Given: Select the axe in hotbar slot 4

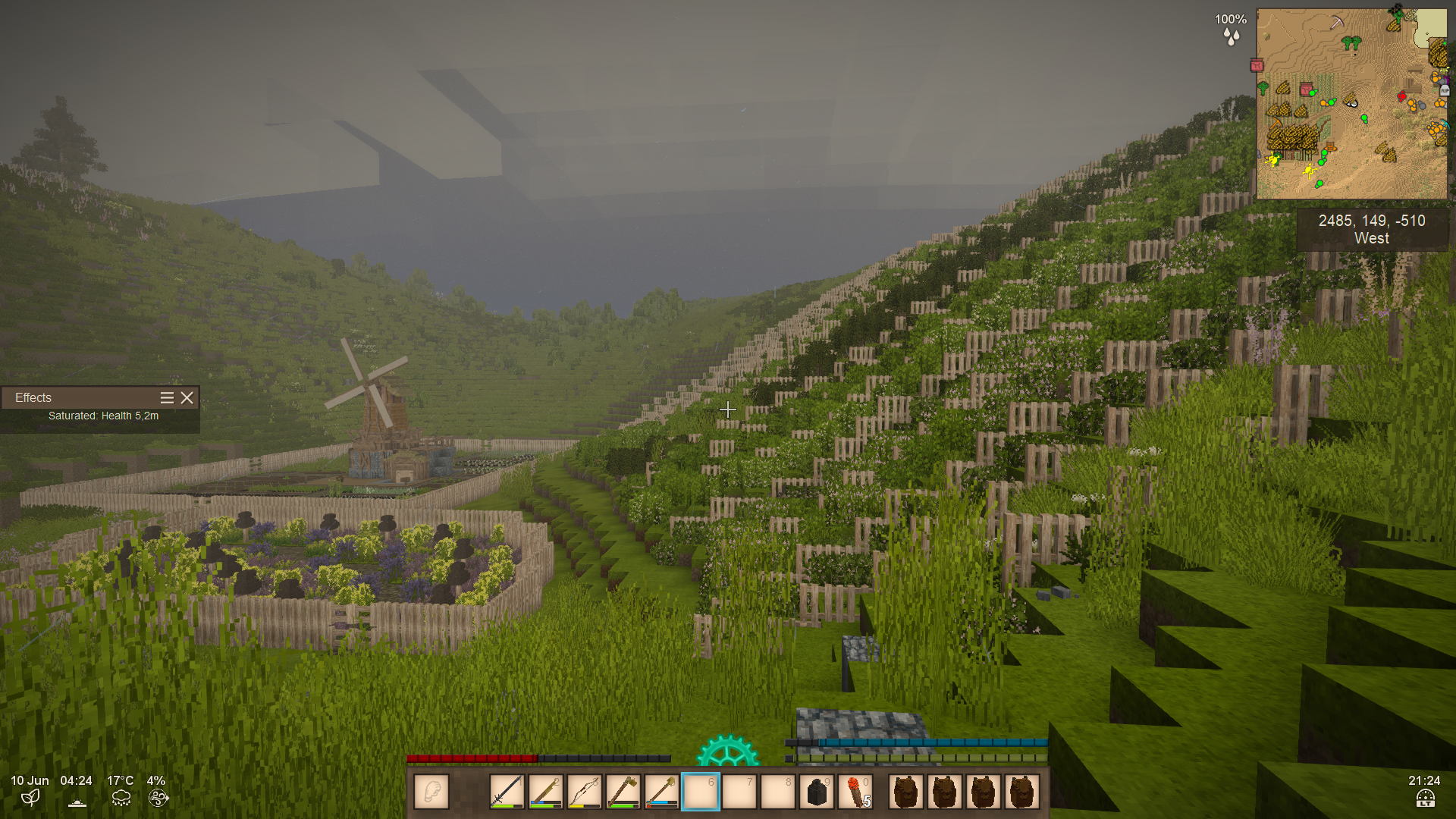Looking at the screenshot, I should click(x=623, y=792).
